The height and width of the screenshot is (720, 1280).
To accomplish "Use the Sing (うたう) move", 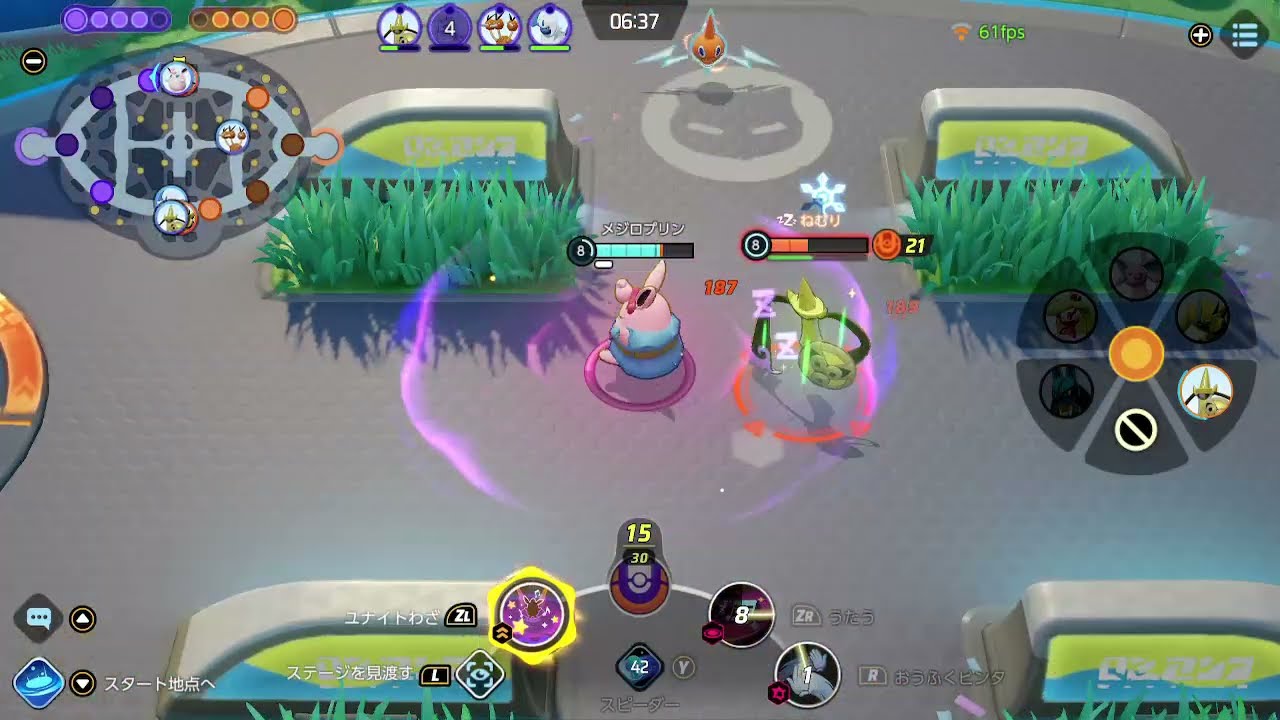I will pyautogui.click(x=741, y=614).
